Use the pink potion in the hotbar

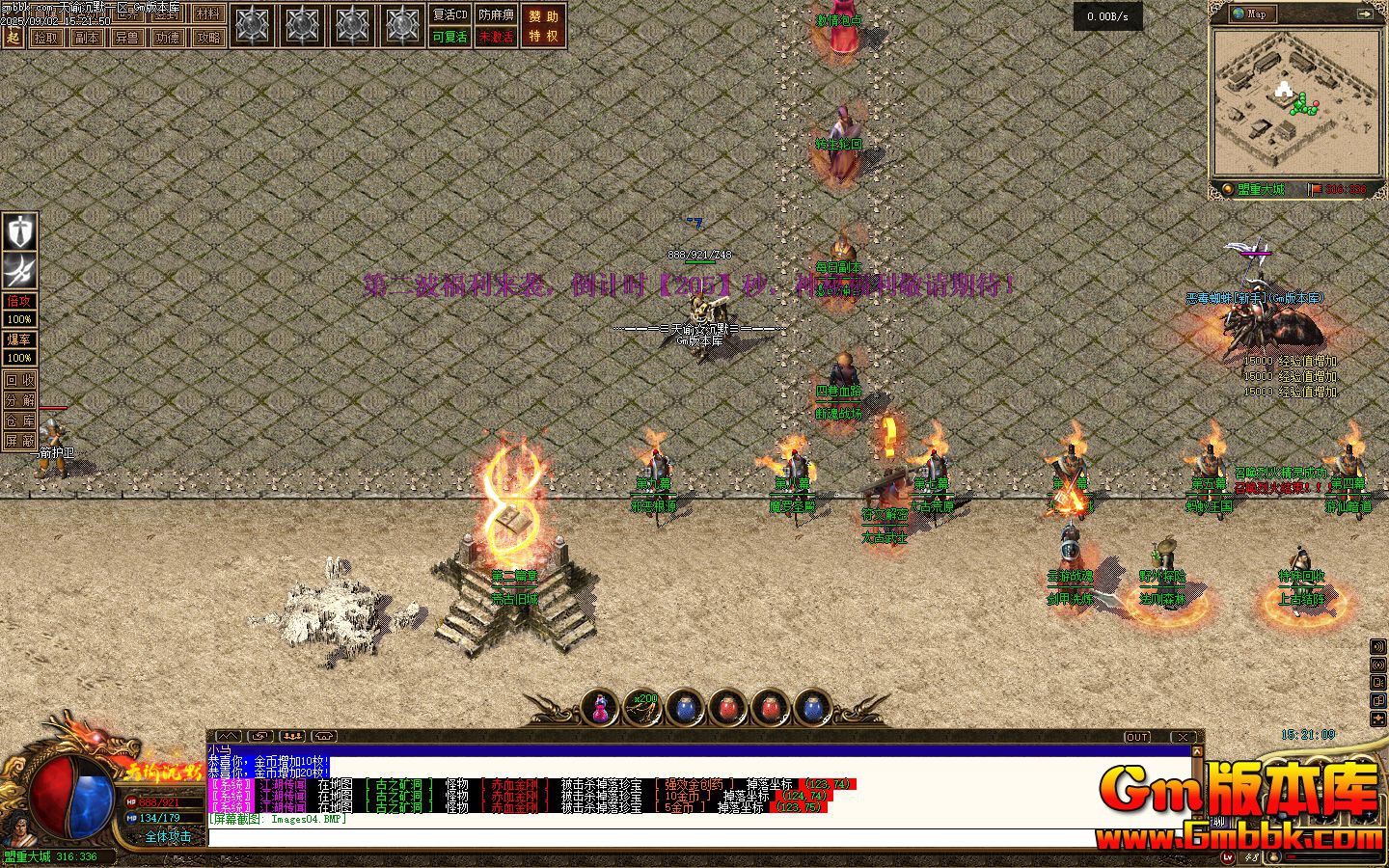click(x=599, y=708)
